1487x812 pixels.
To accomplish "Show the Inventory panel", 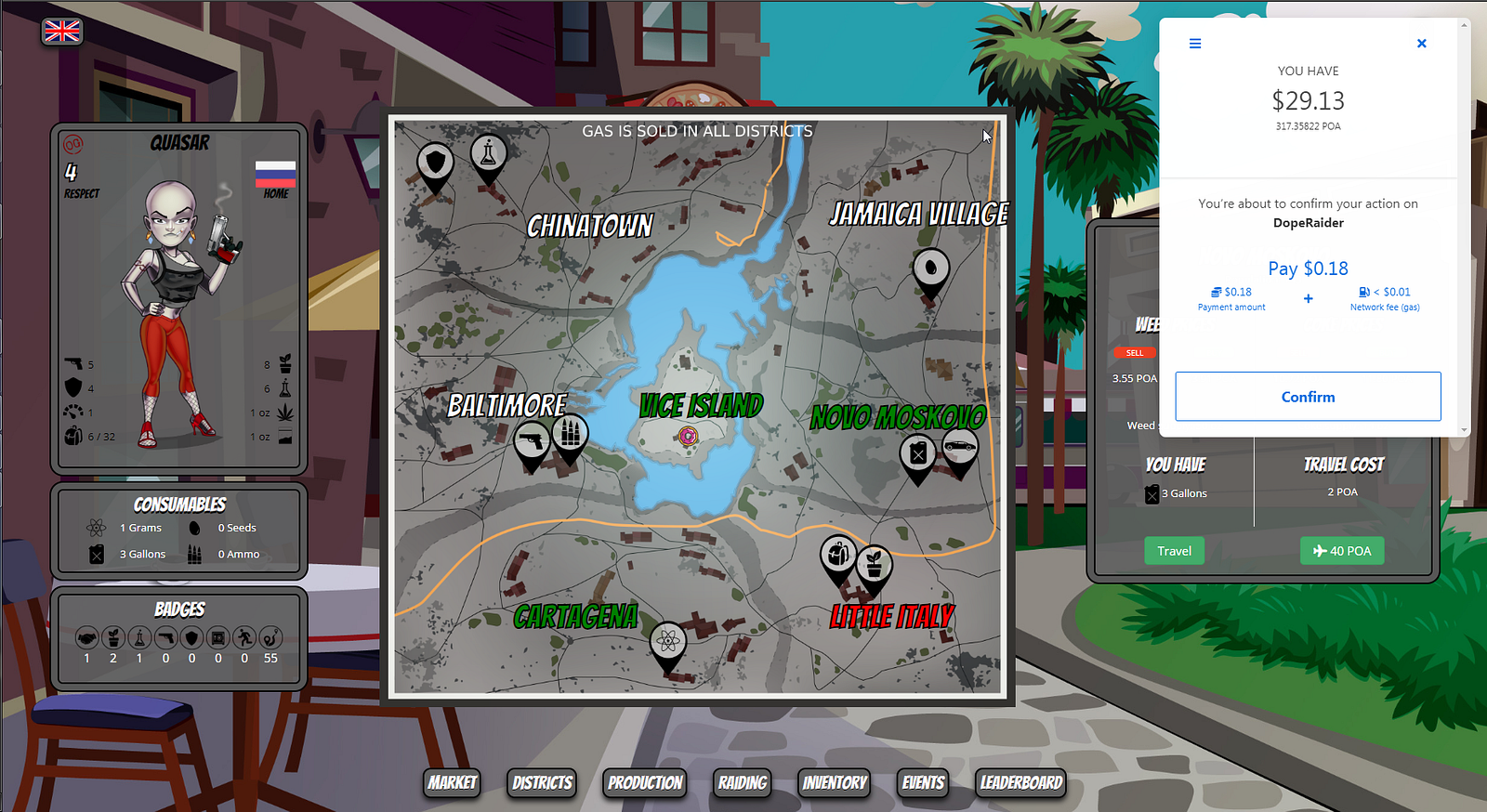I will 835,782.
